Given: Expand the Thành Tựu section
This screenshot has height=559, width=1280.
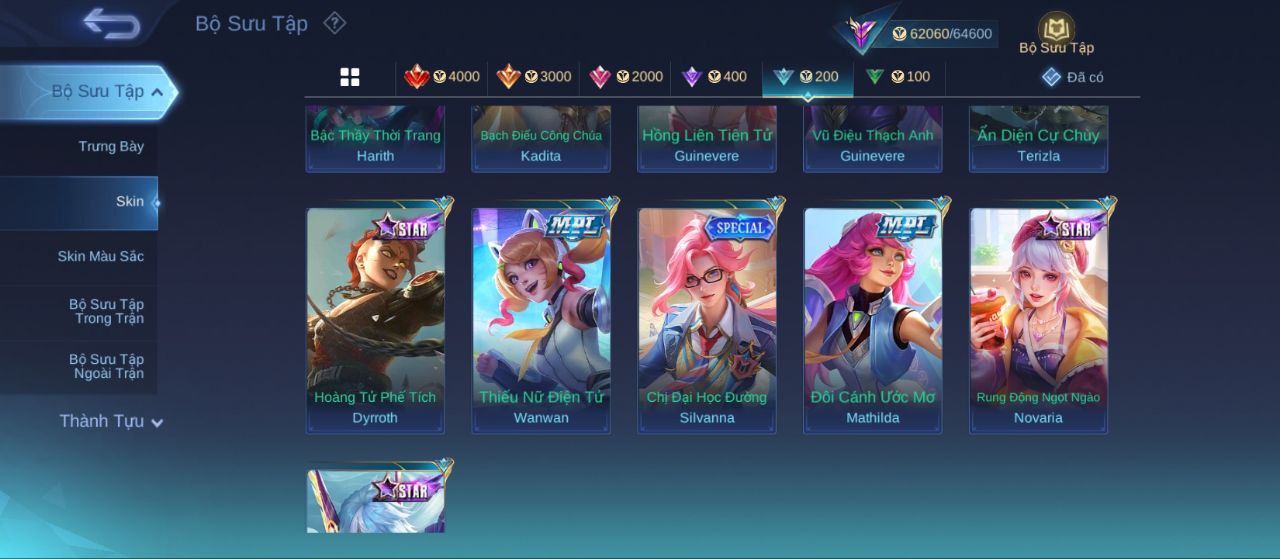Looking at the screenshot, I should pyautogui.click(x=110, y=422).
